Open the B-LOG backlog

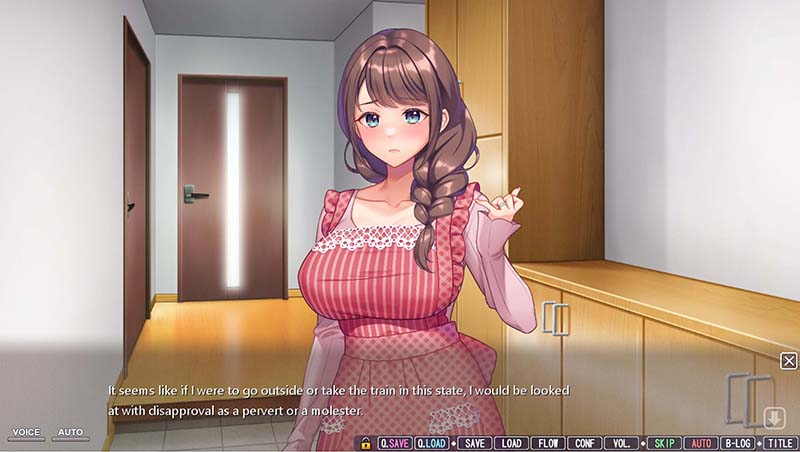(738, 443)
